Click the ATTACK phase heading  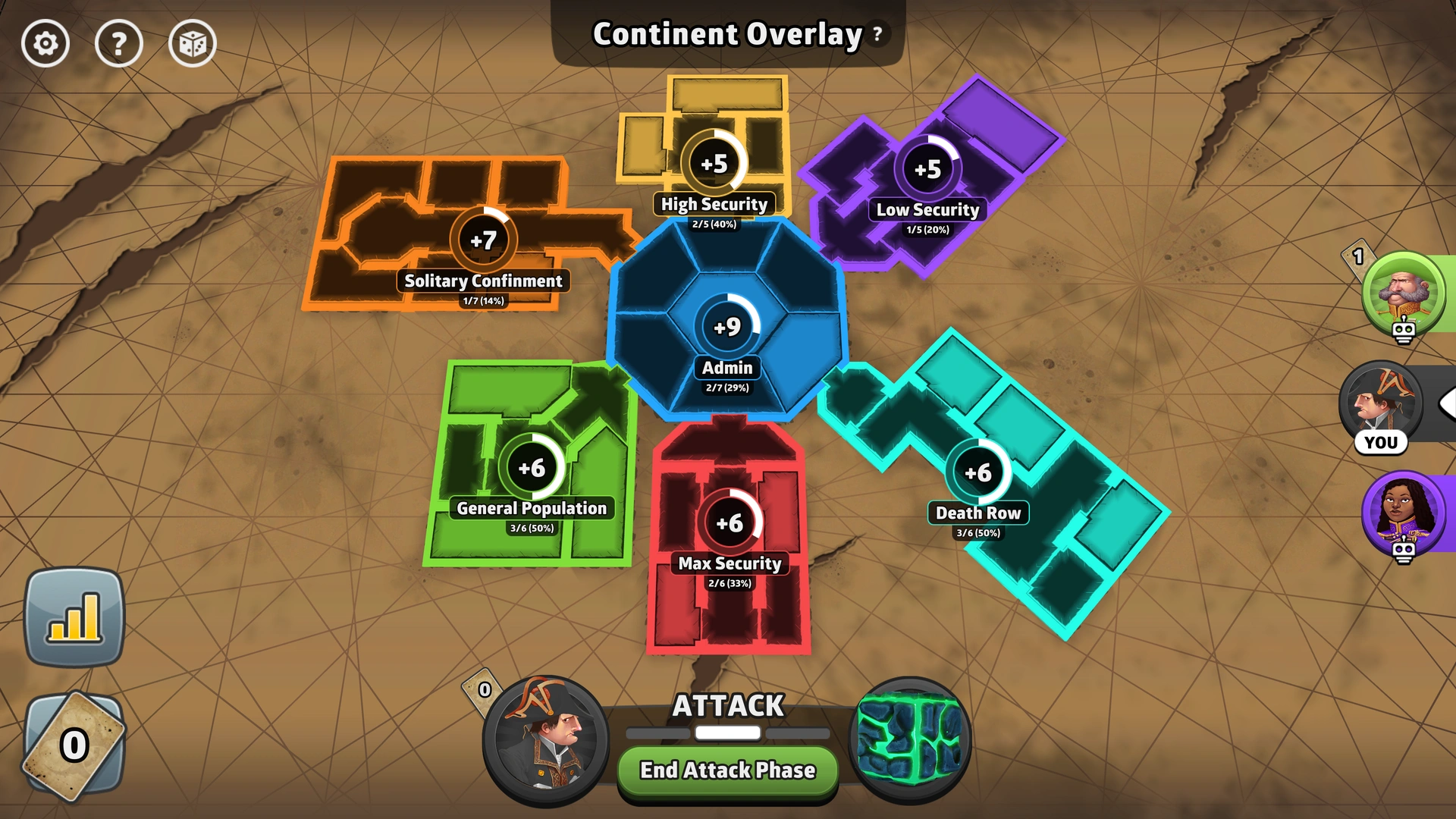click(x=727, y=706)
